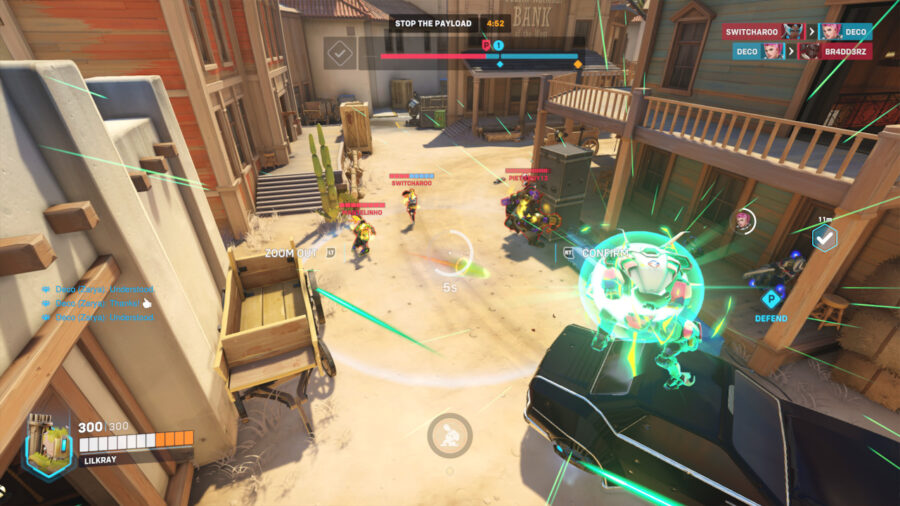The height and width of the screenshot is (506, 900).
Task: Select the payload P marker on progress track
Action: click(x=487, y=46)
